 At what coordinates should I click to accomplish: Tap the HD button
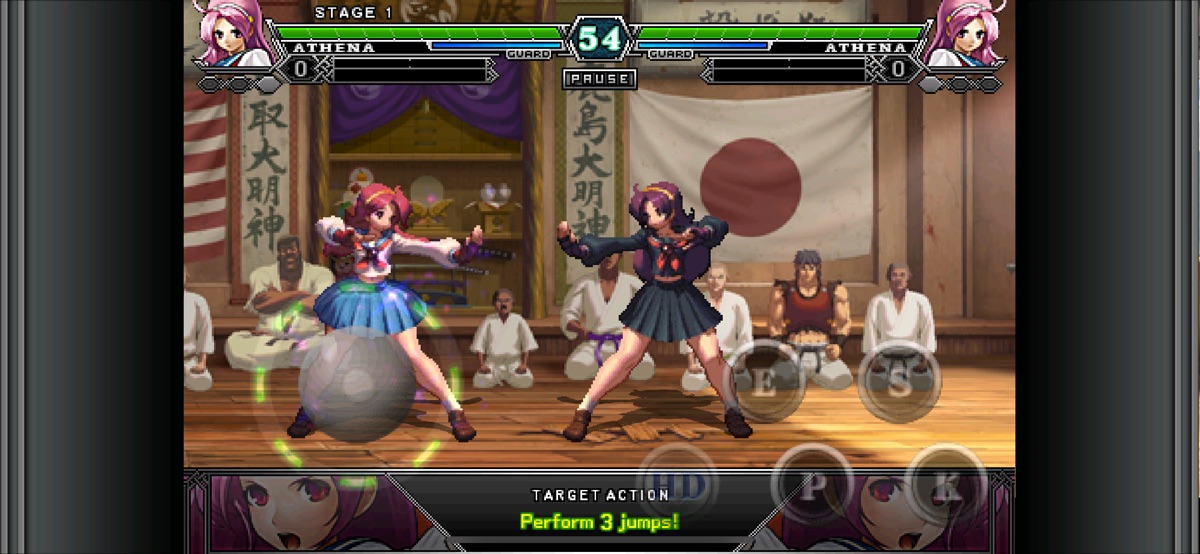[x=679, y=484]
